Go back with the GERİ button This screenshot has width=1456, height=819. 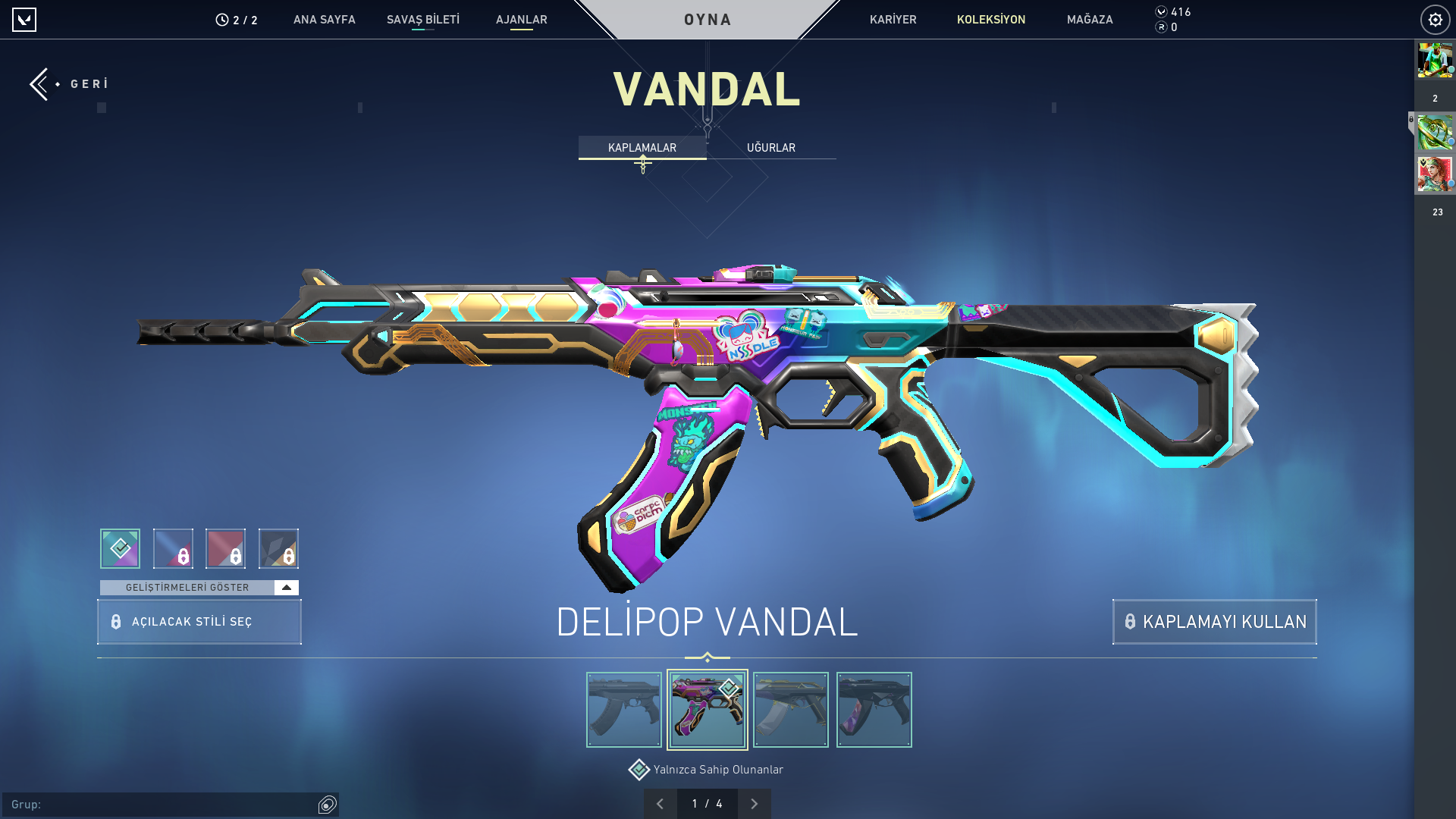pos(70,84)
